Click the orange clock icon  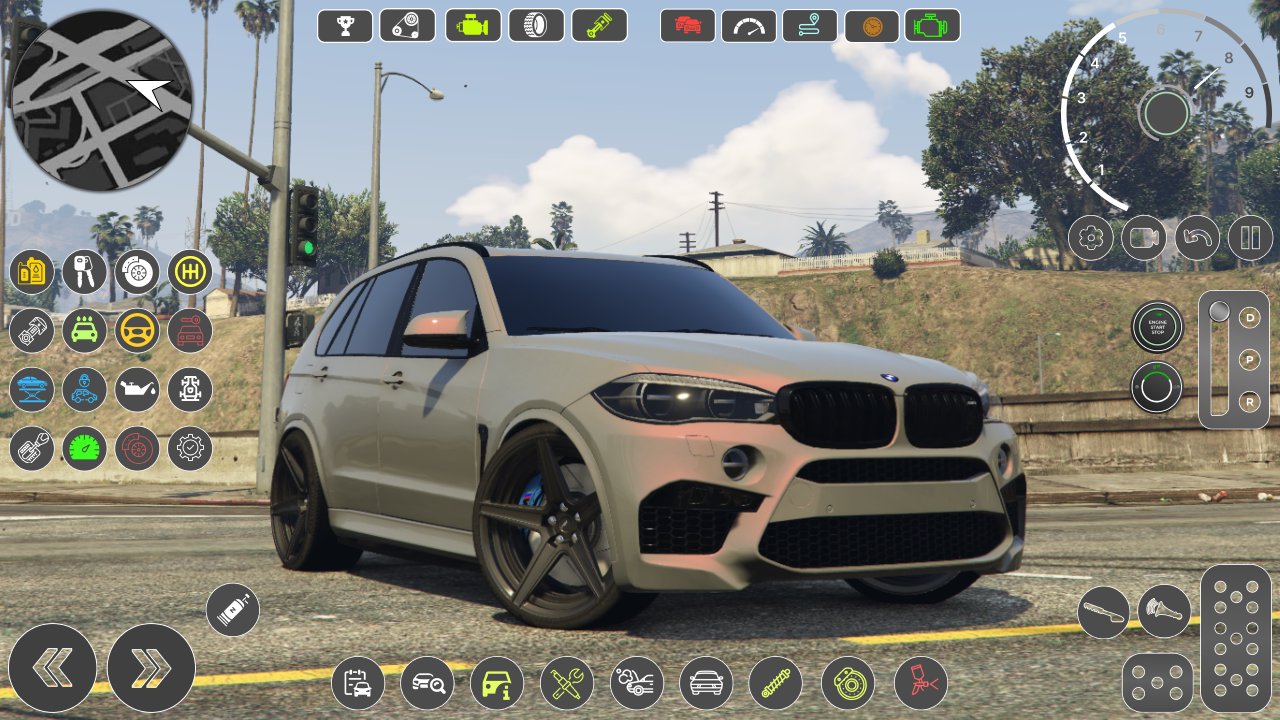point(872,25)
